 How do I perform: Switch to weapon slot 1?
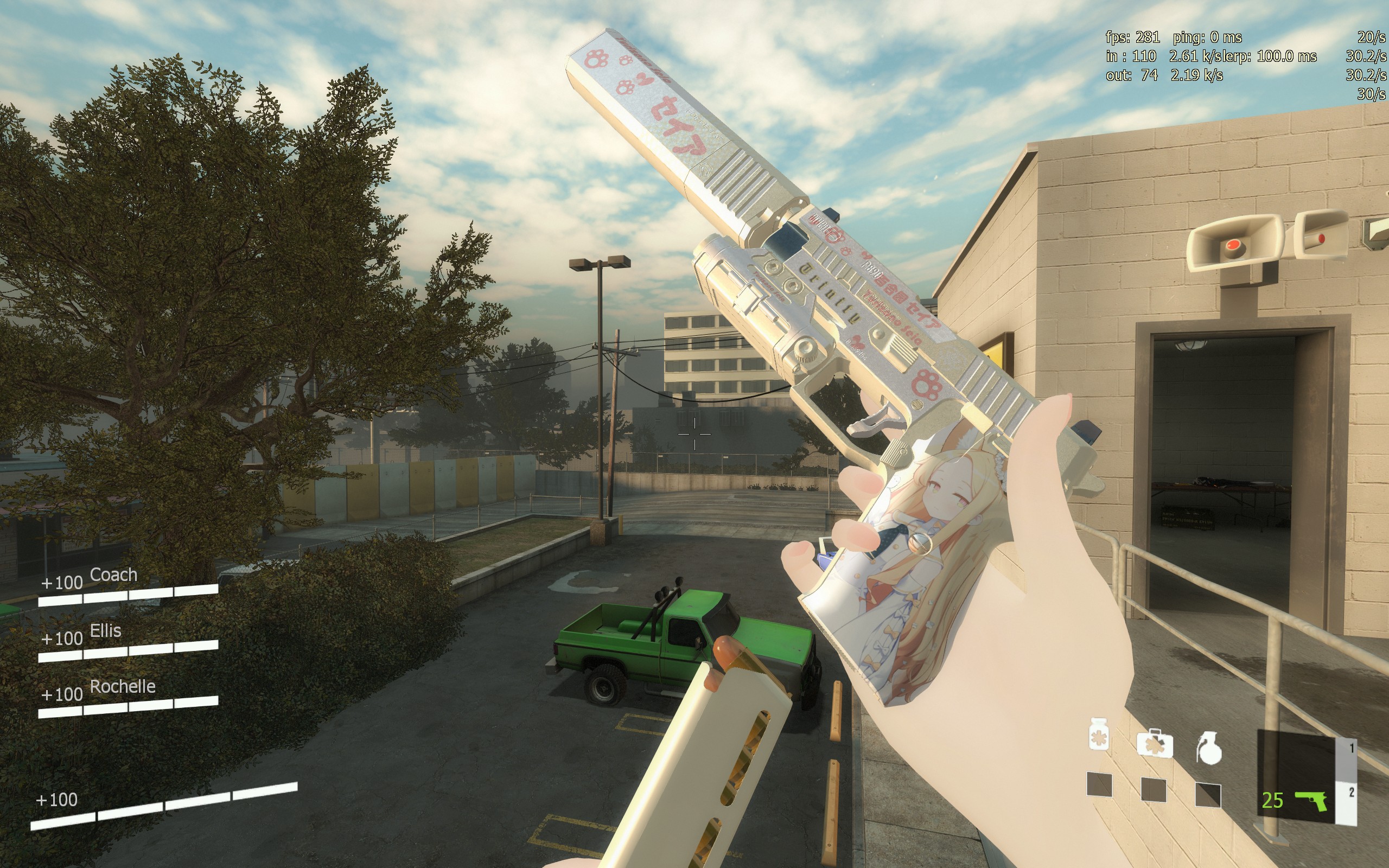1351,748
